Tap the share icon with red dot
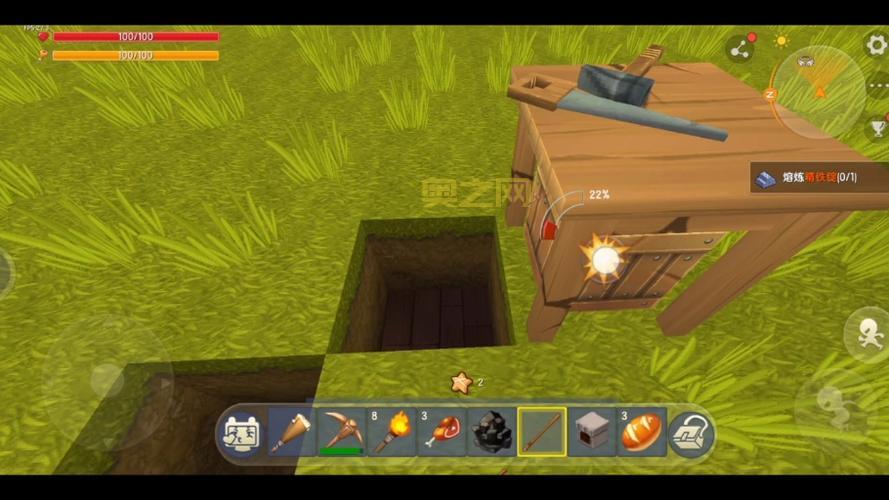Screen dimensions: 889x500 pos(740,48)
